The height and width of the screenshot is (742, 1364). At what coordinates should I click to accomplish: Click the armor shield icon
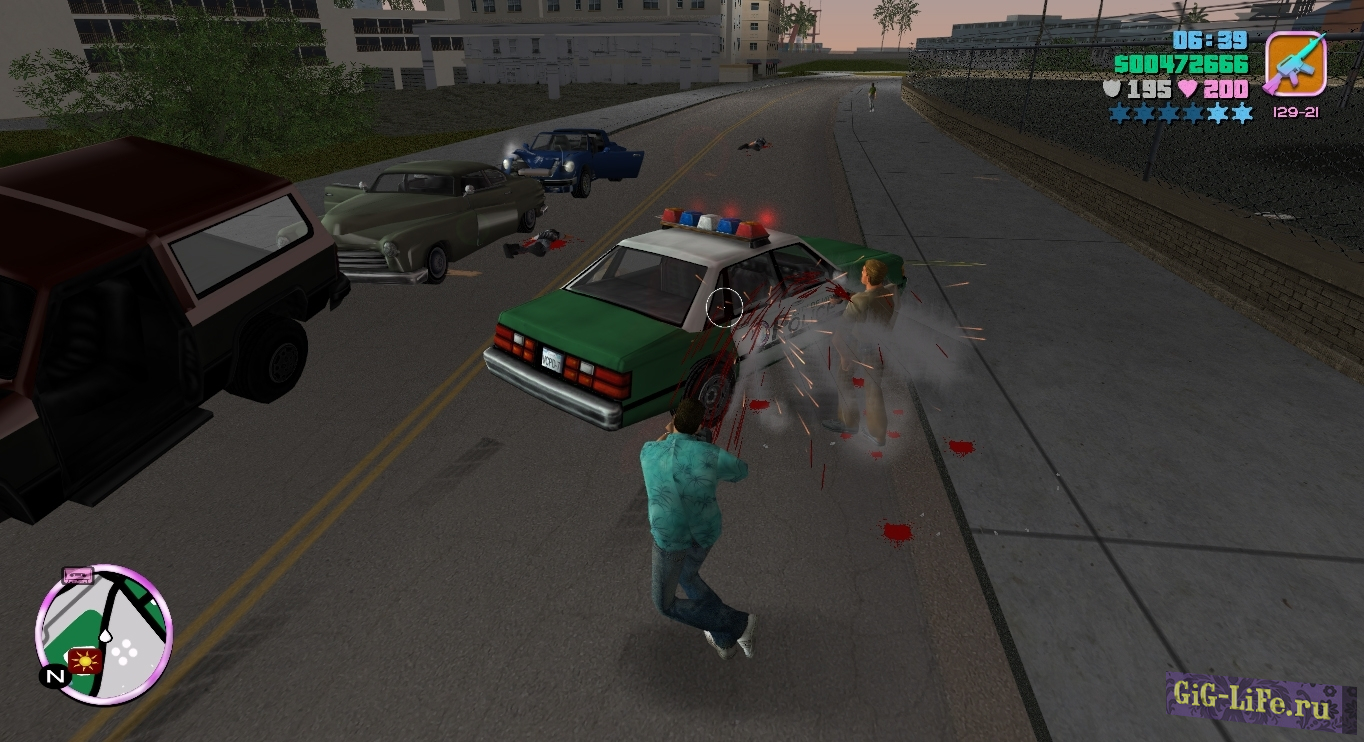[1112, 88]
